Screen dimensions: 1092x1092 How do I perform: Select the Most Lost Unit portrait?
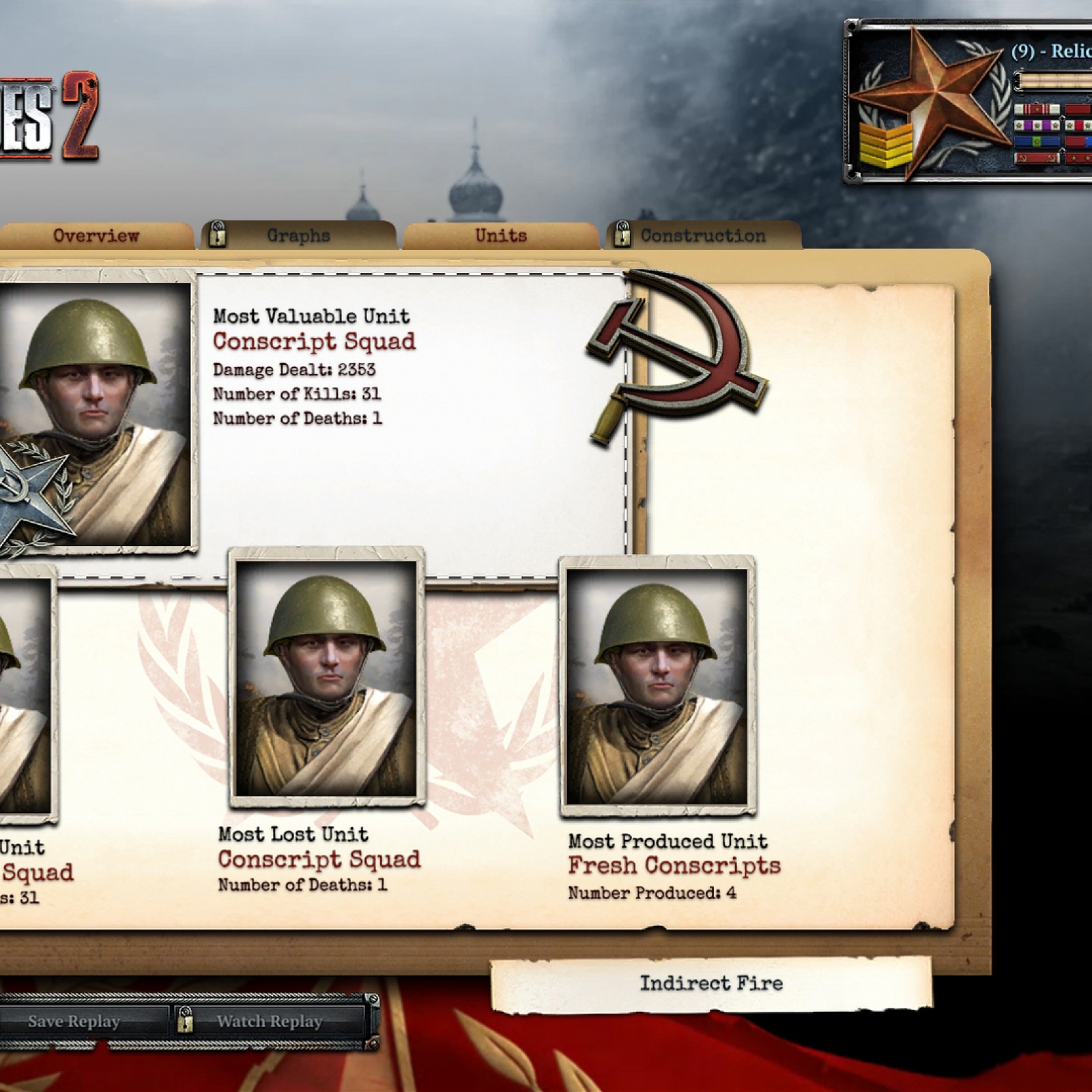pos(326,679)
